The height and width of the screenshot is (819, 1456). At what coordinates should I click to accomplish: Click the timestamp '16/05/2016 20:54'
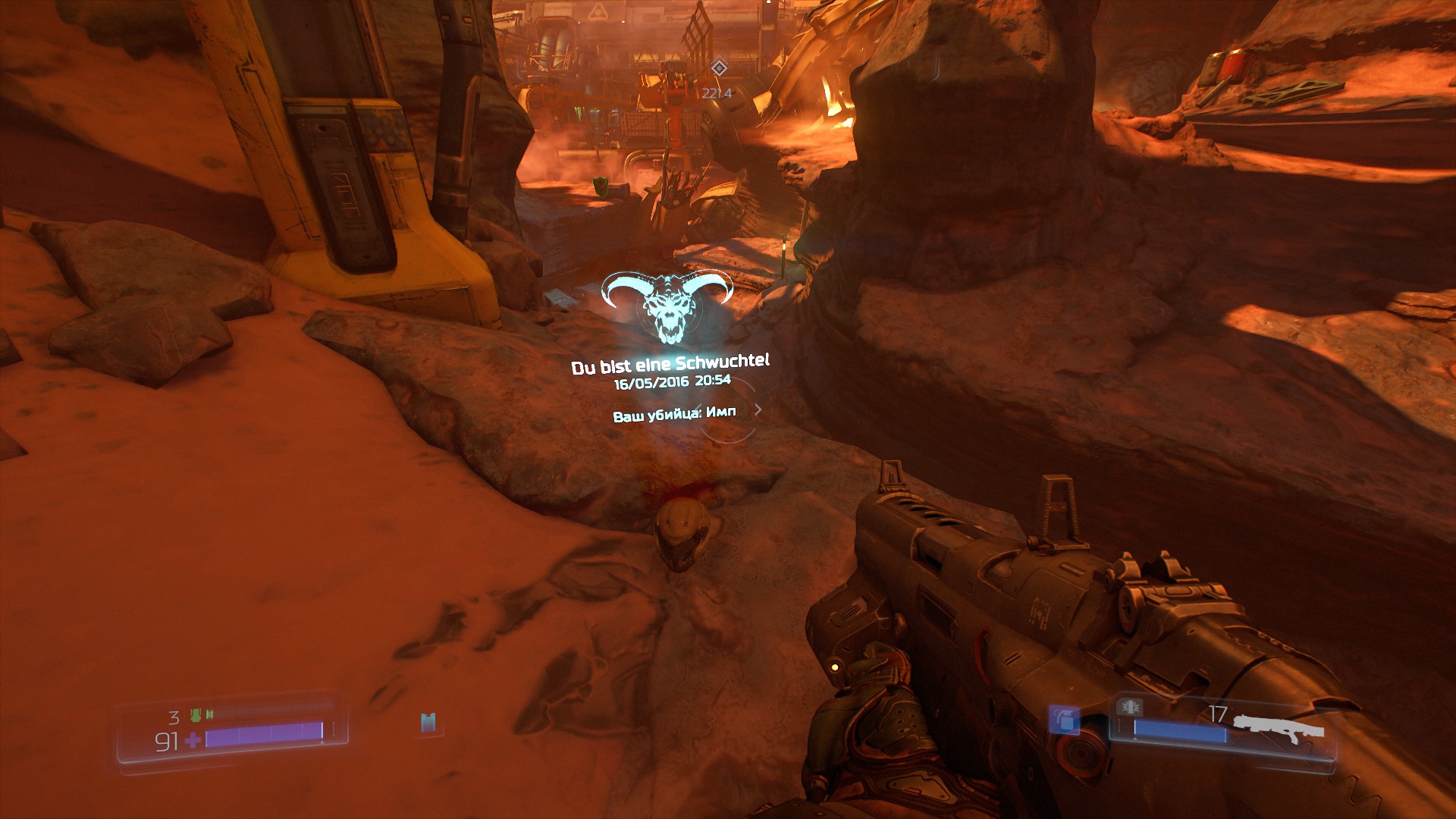coord(671,383)
